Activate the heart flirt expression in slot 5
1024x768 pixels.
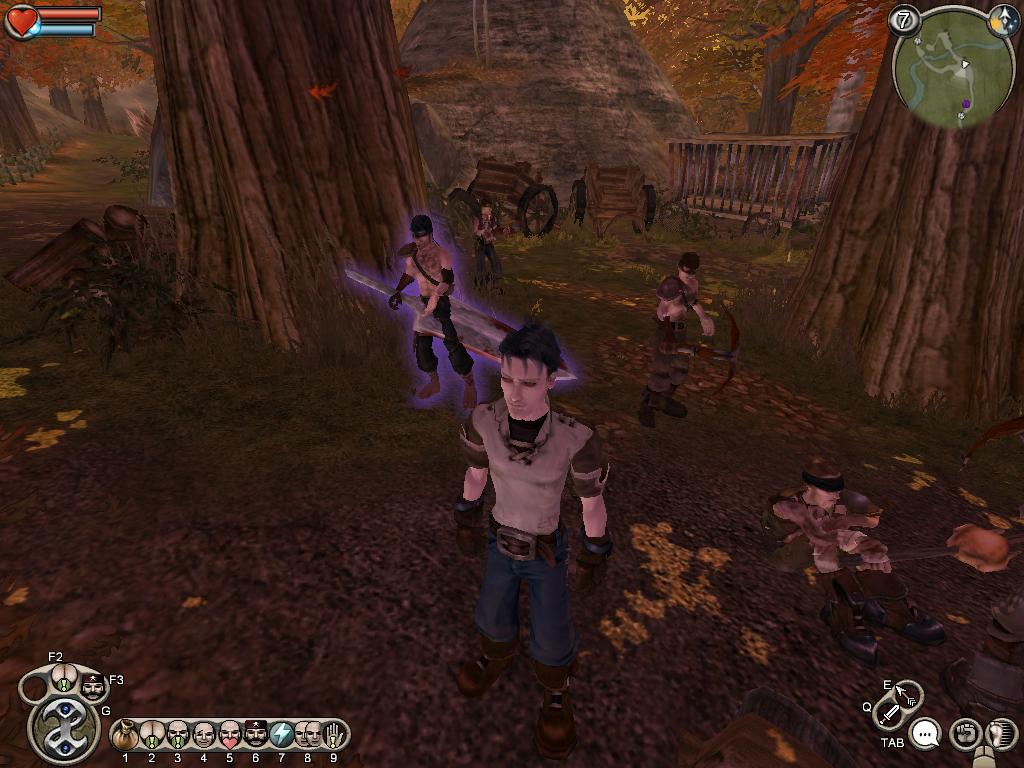pos(230,736)
